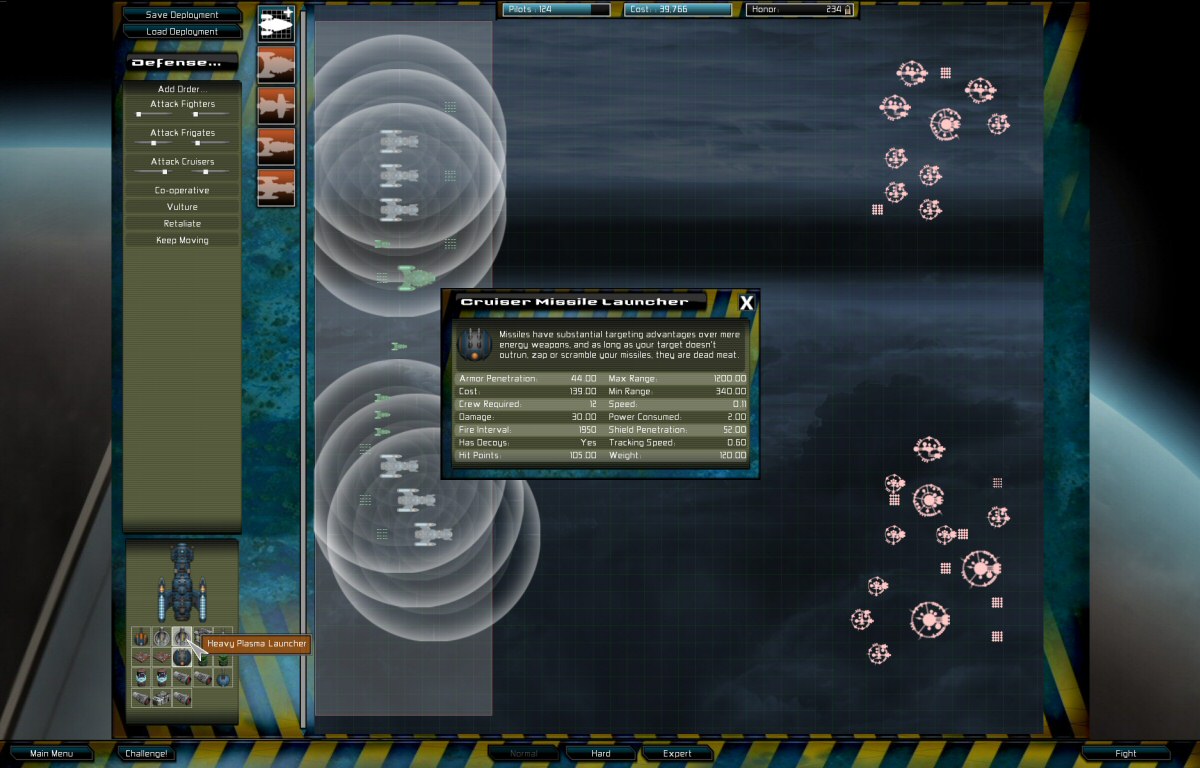Click the Add Order option
Image resolution: width=1200 pixels, height=768 pixels.
pyautogui.click(x=180, y=89)
